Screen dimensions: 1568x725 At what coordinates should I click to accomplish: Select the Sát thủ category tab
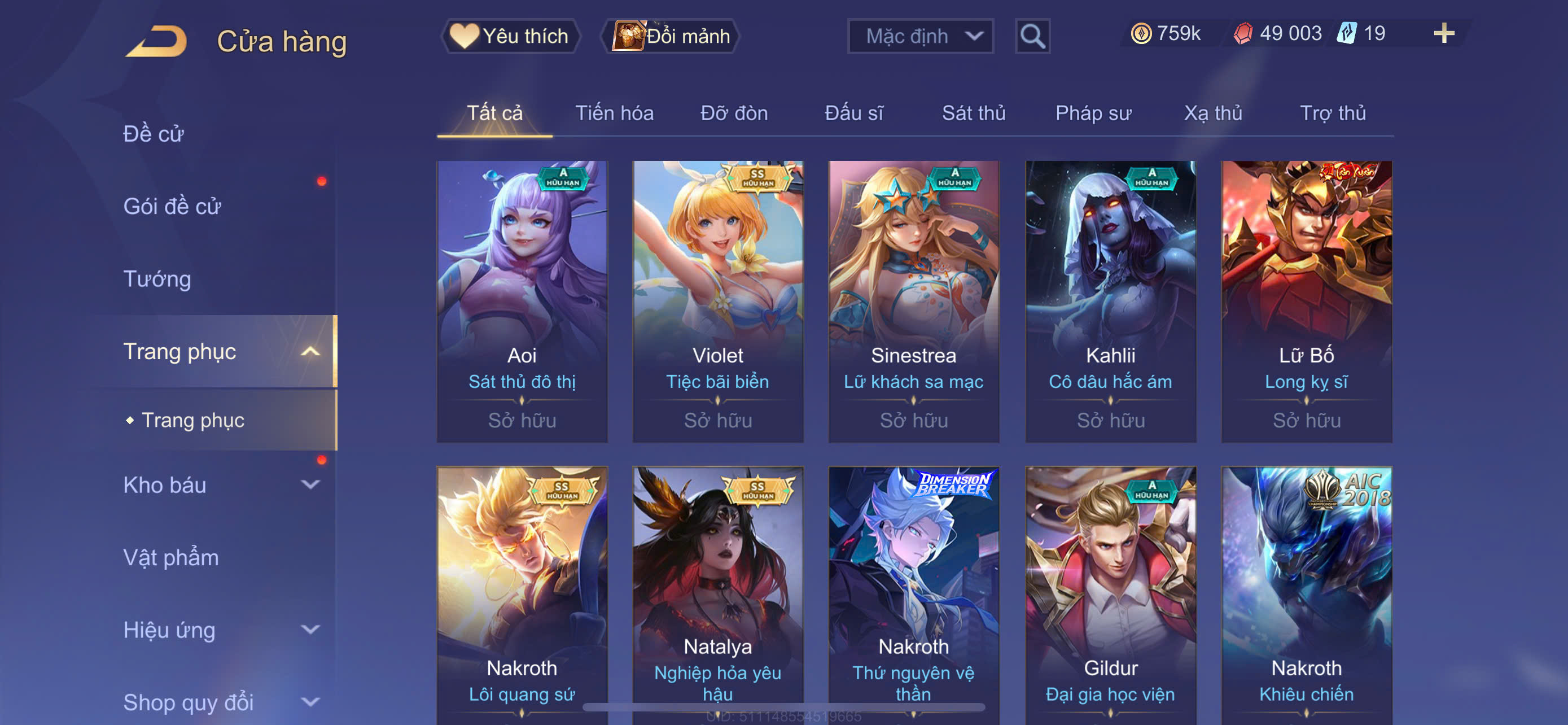click(973, 113)
